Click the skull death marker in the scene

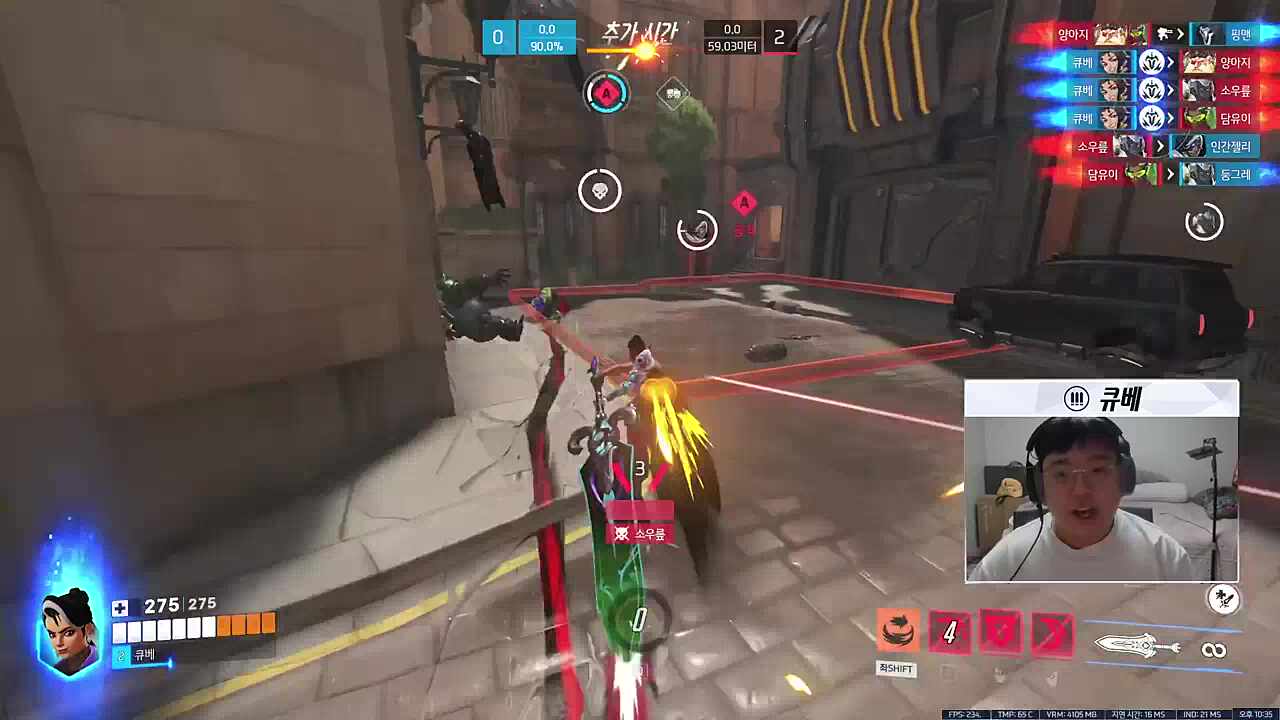(x=600, y=190)
